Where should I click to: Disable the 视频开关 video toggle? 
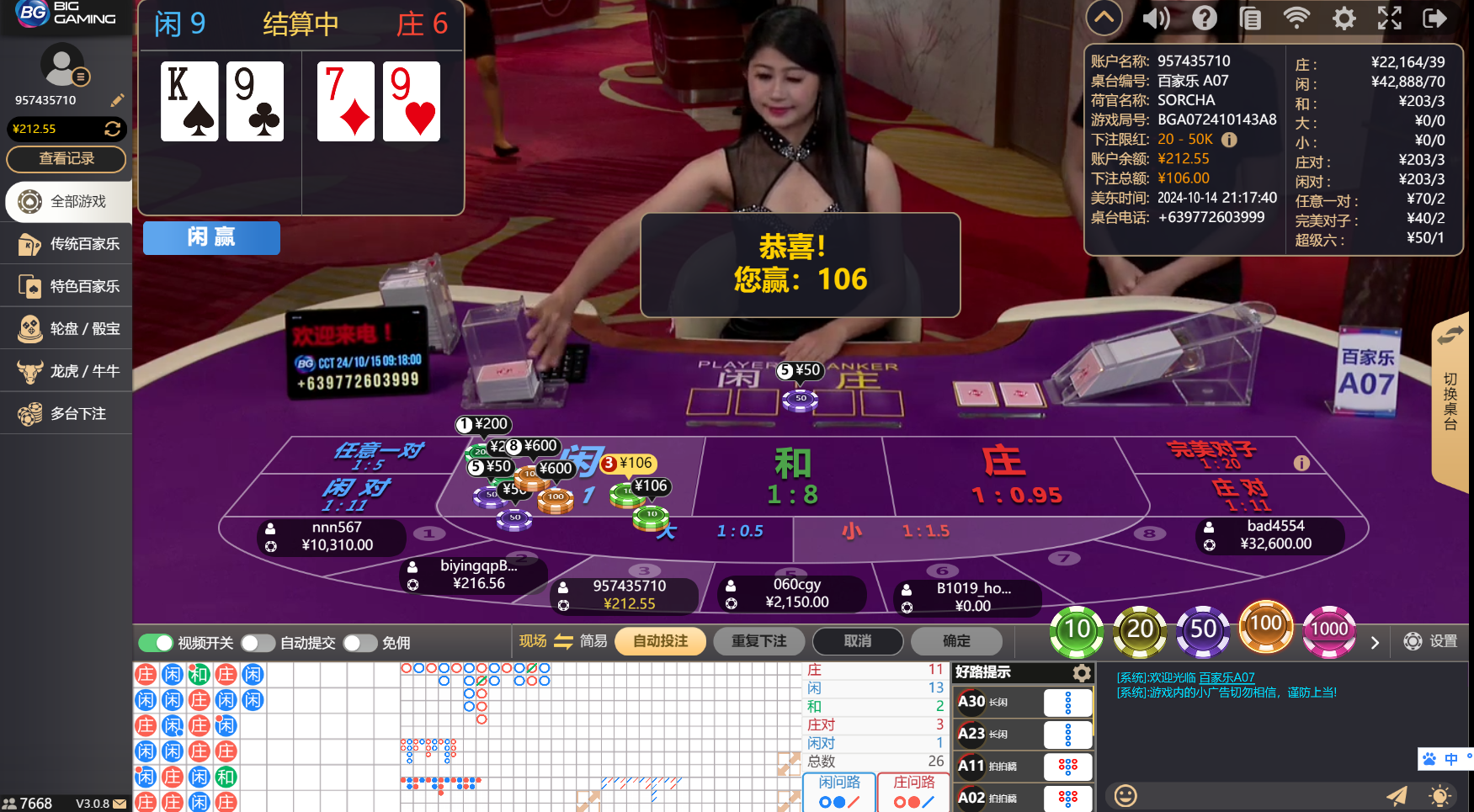156,642
